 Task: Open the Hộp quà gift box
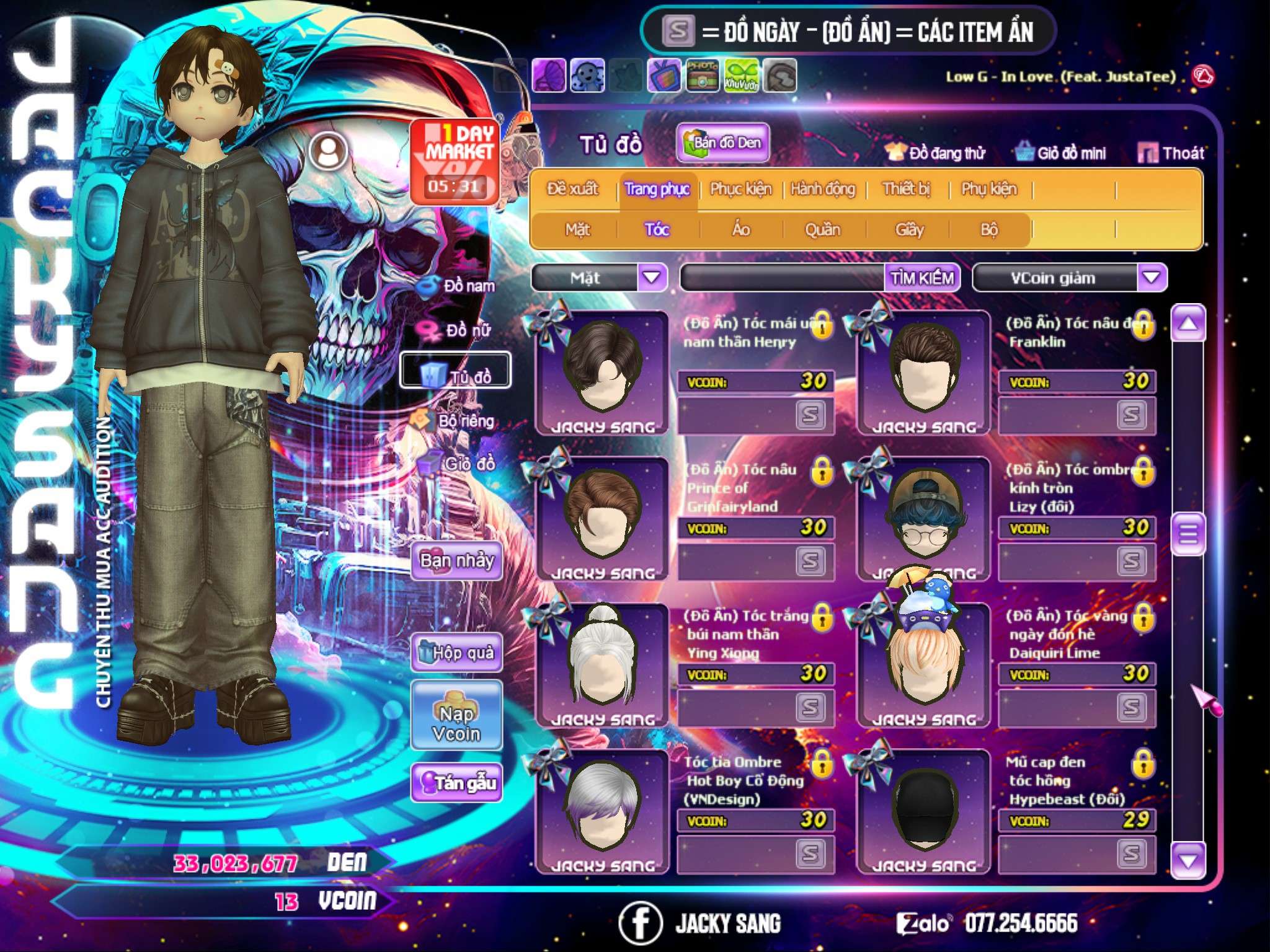[457, 652]
